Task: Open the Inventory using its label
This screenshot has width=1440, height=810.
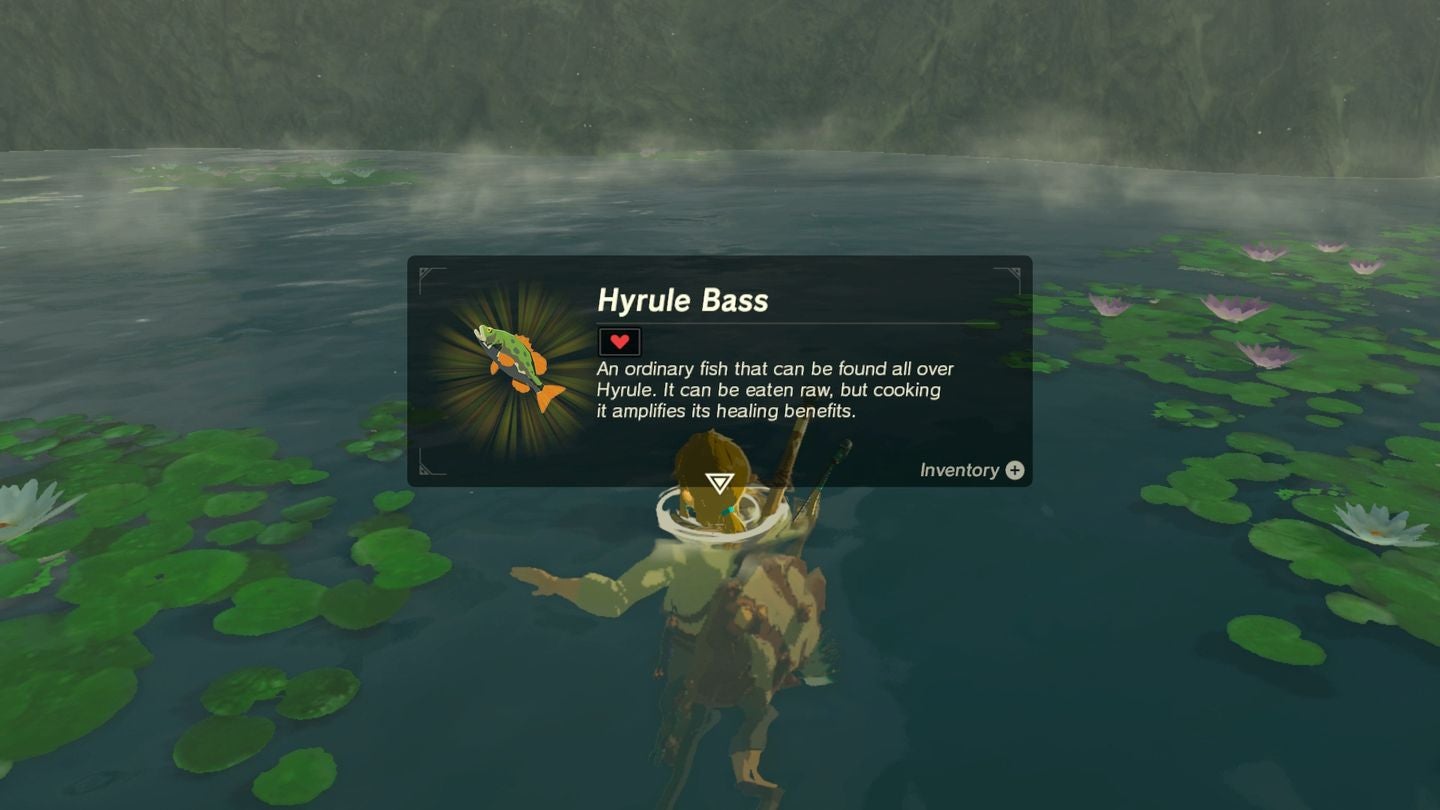Action: [958, 470]
